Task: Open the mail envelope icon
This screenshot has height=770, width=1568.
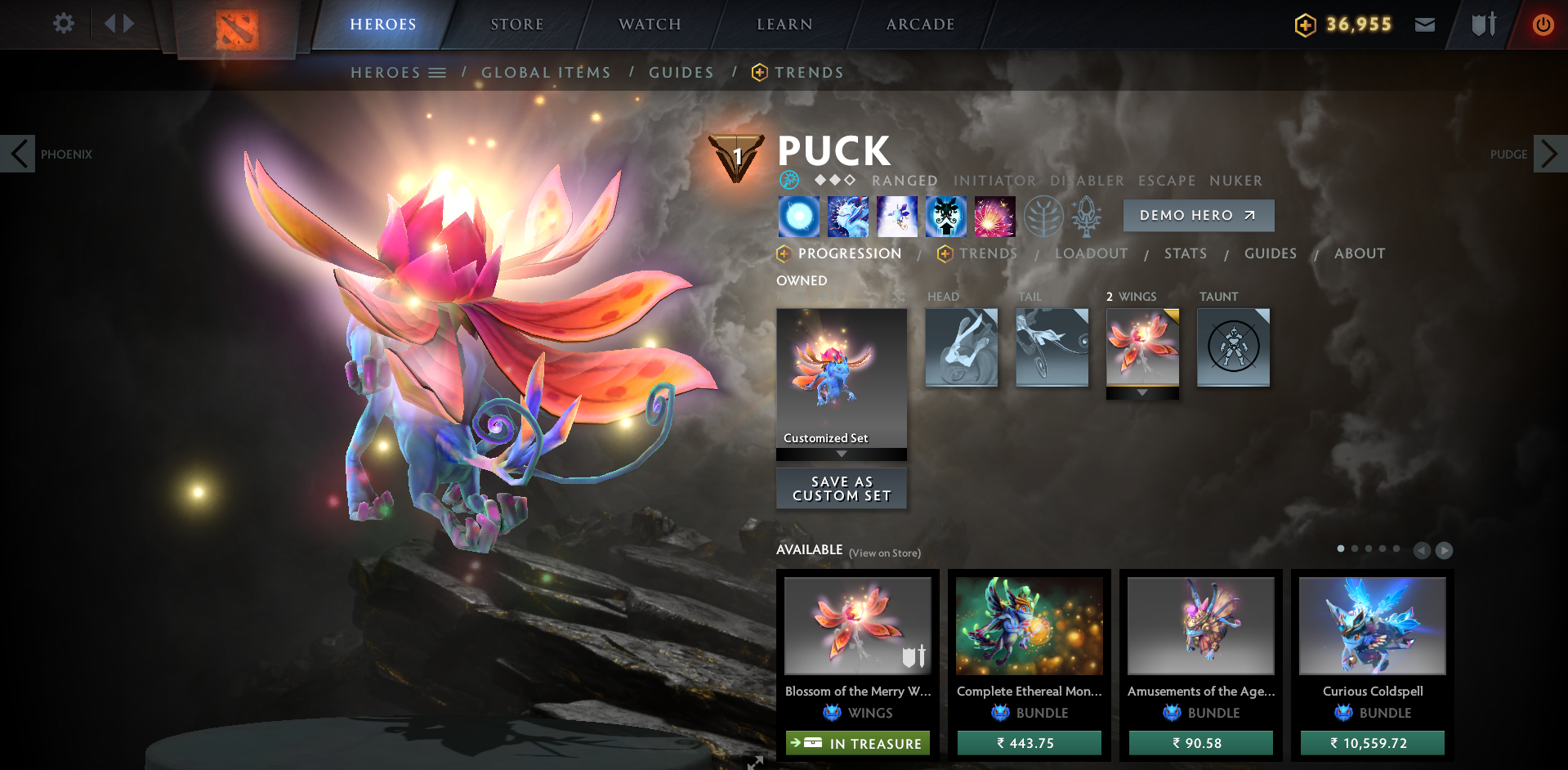Action: [x=1425, y=25]
